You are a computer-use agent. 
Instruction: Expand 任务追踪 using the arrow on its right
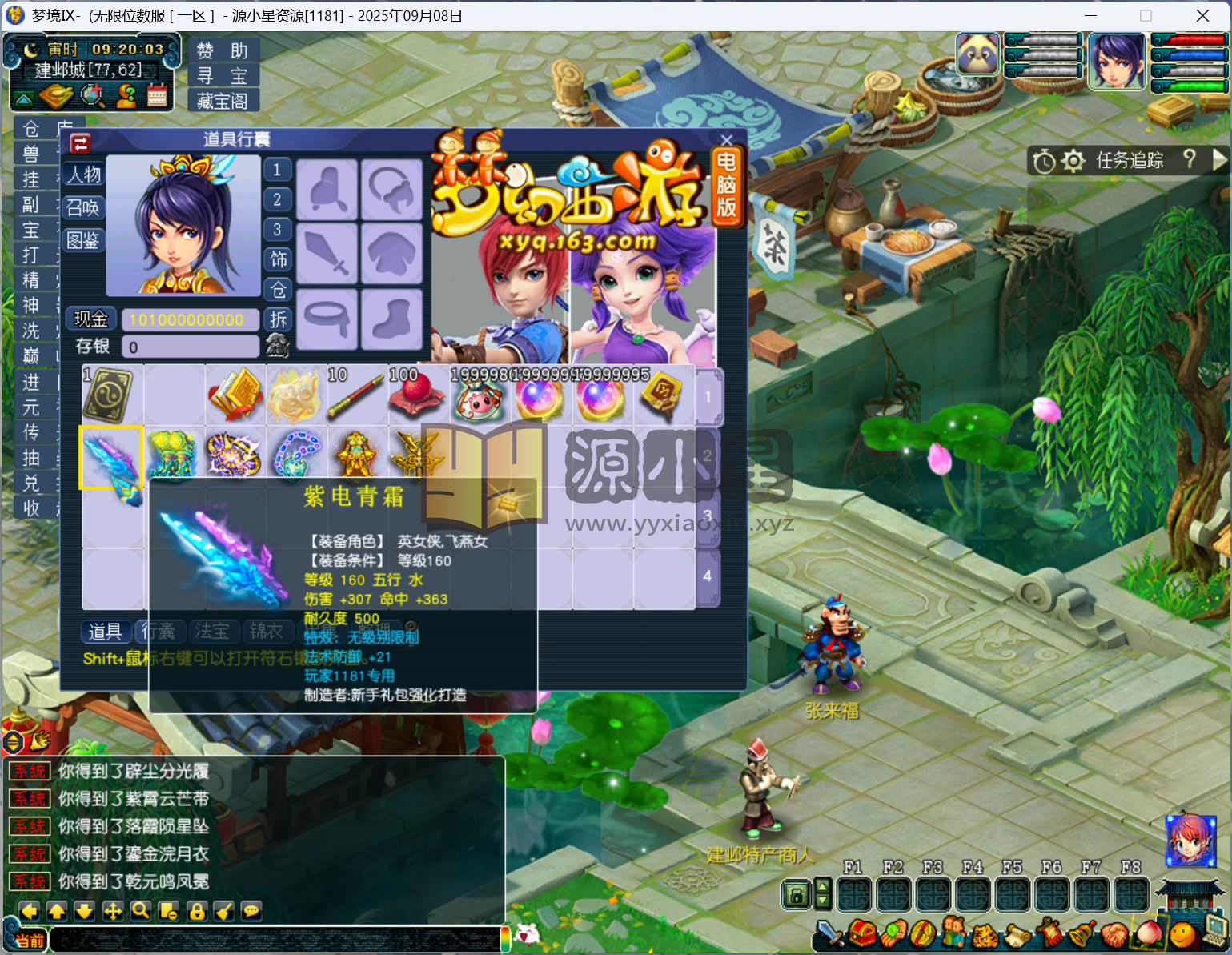point(1221,161)
